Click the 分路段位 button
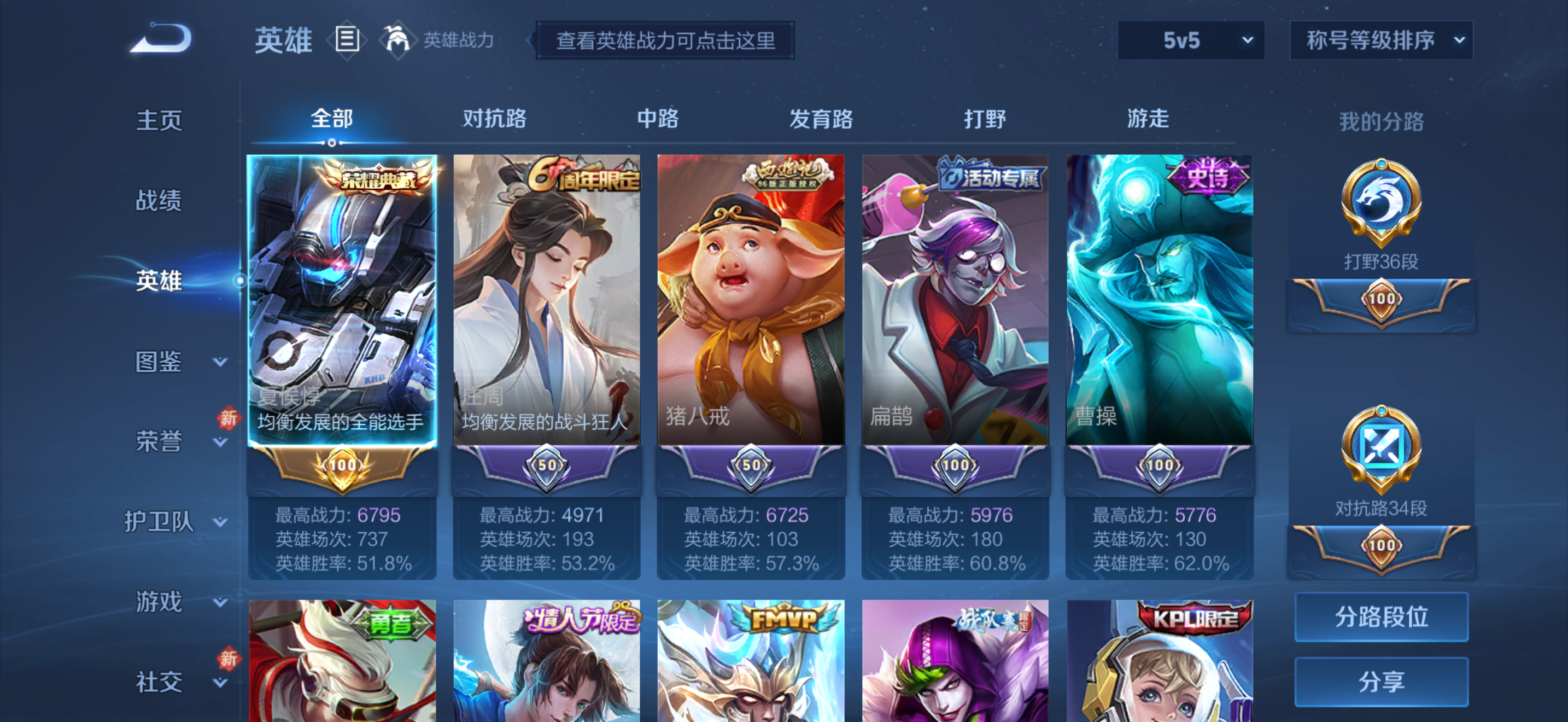1568x722 pixels. [1381, 616]
